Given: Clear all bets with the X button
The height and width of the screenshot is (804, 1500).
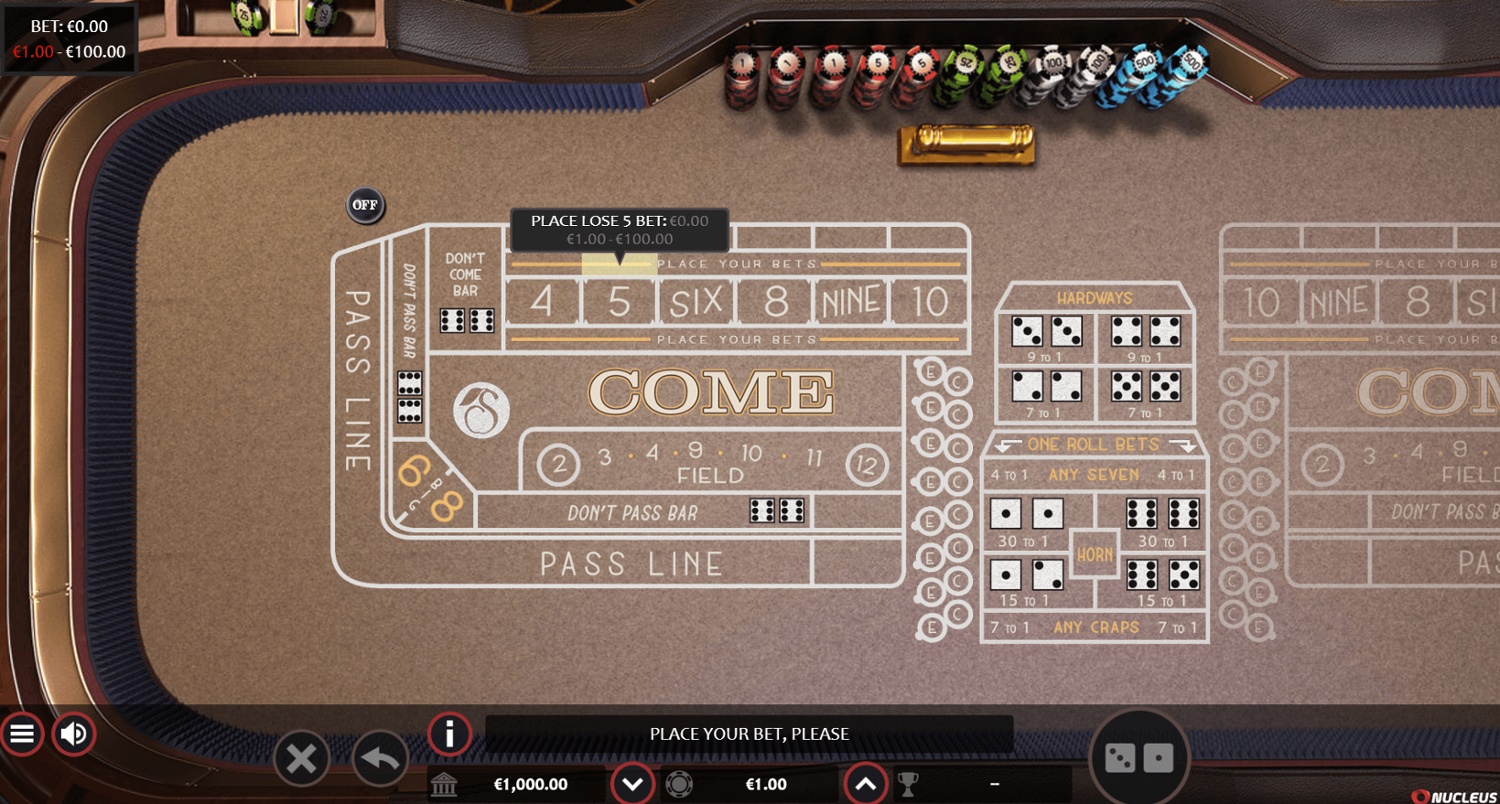Looking at the screenshot, I should 301,760.
